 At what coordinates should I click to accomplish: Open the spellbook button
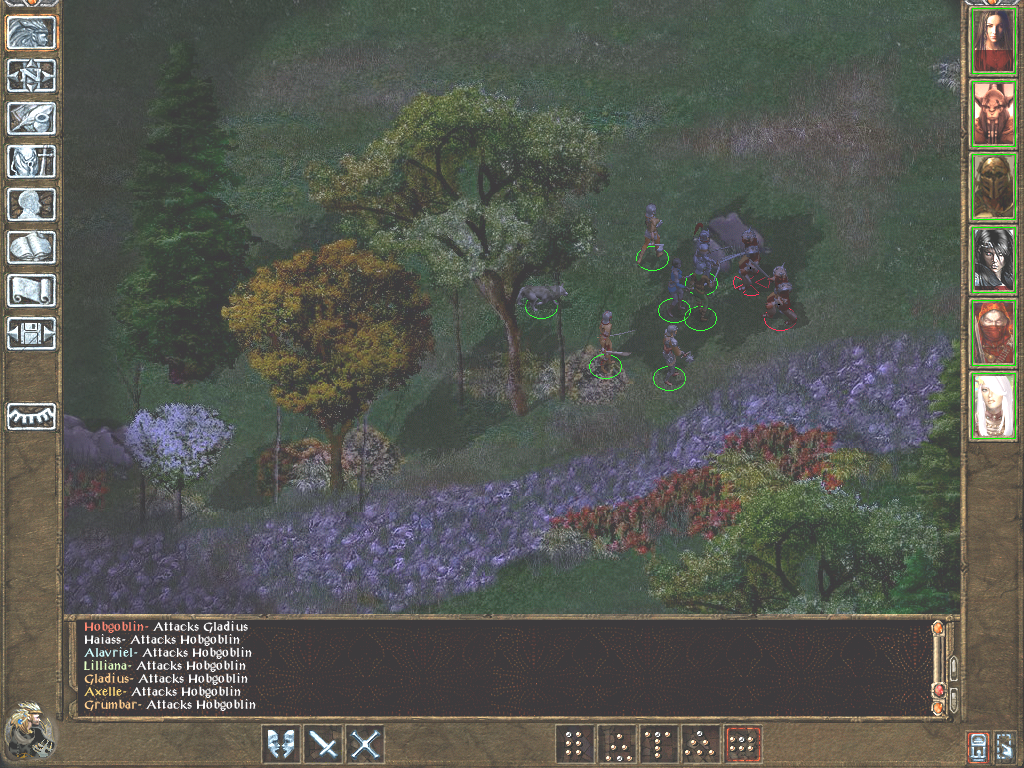[31, 247]
